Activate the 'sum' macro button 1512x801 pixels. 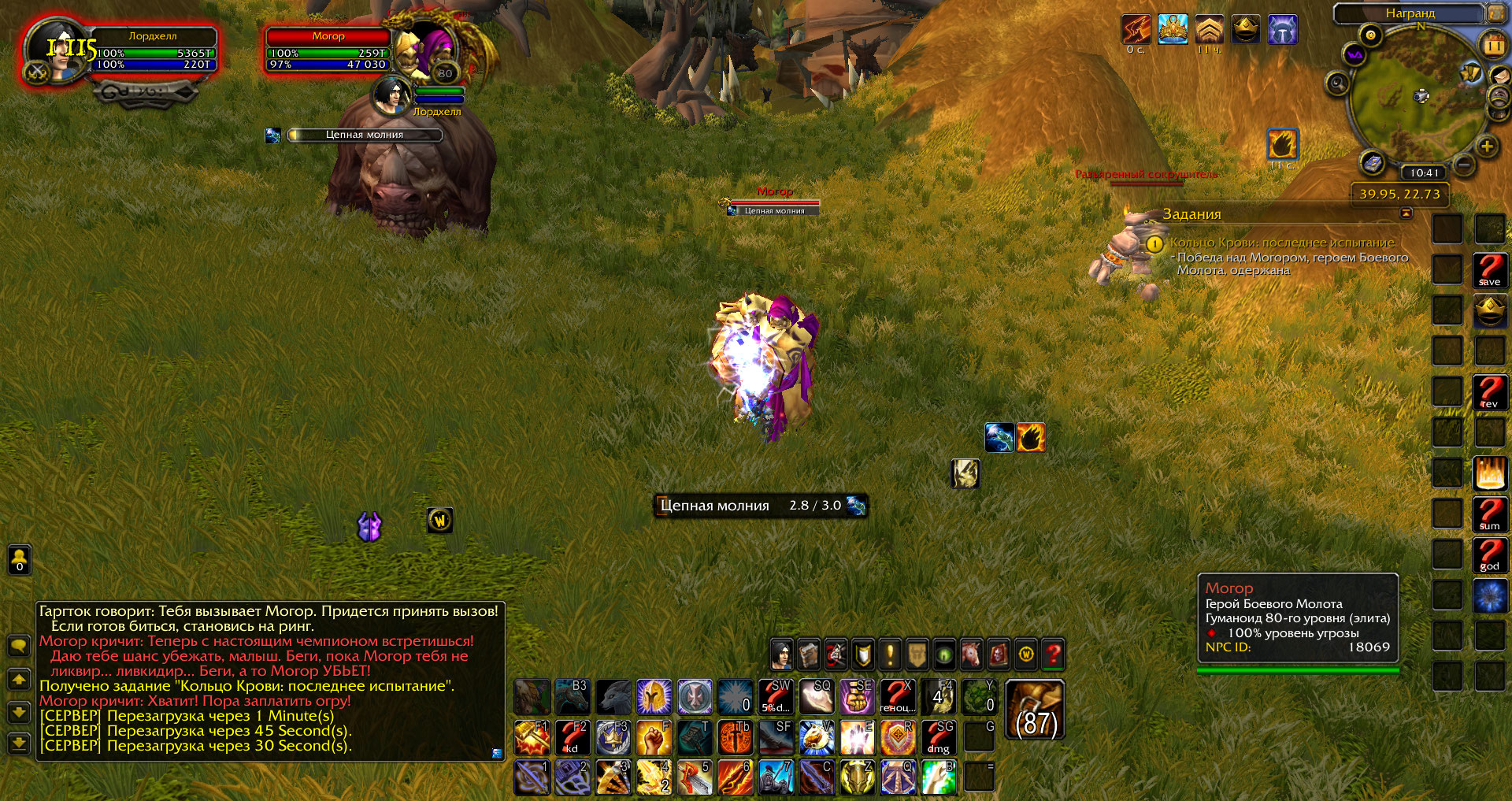[x=1489, y=514]
